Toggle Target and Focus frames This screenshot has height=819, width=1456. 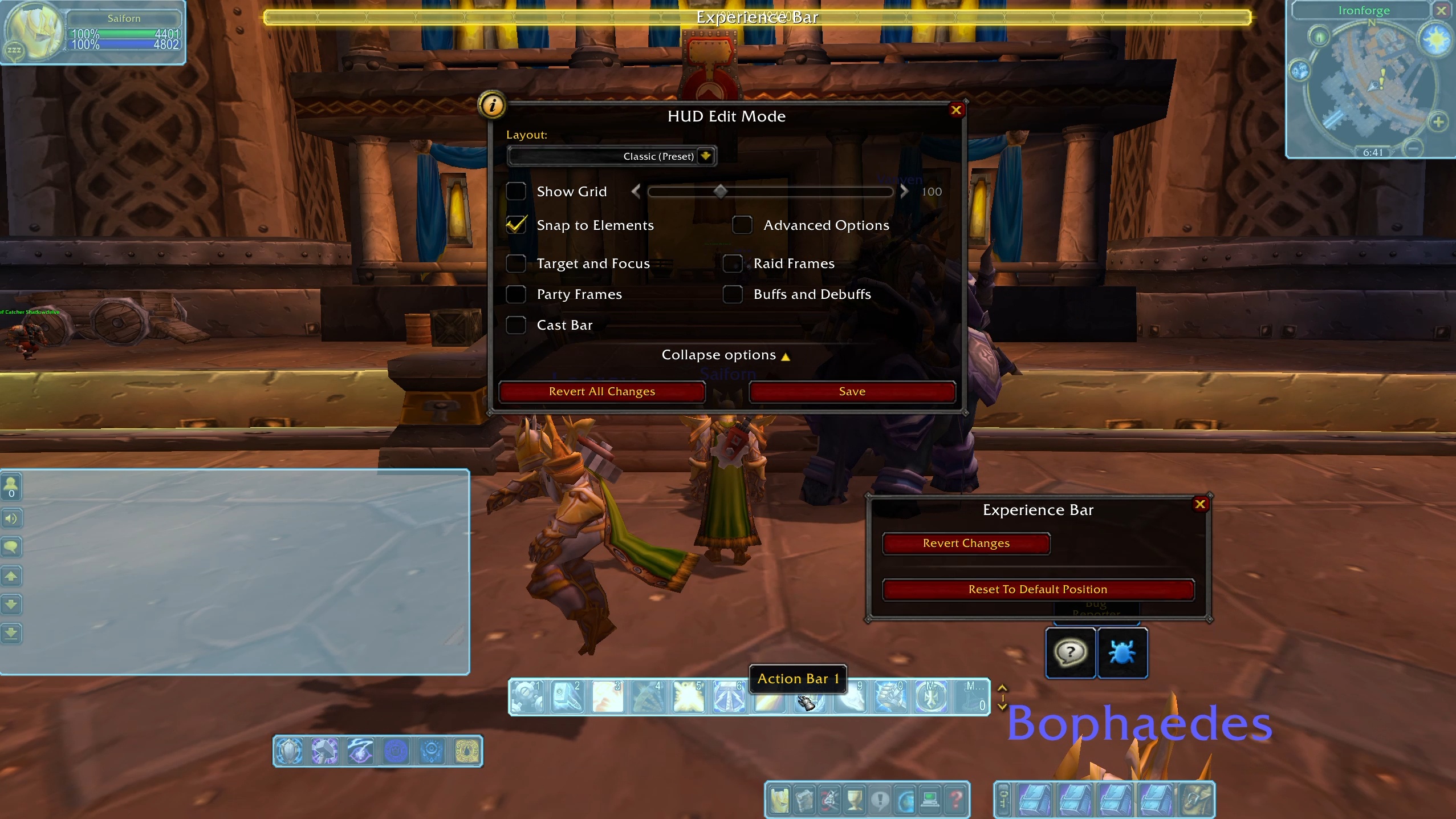point(516,263)
